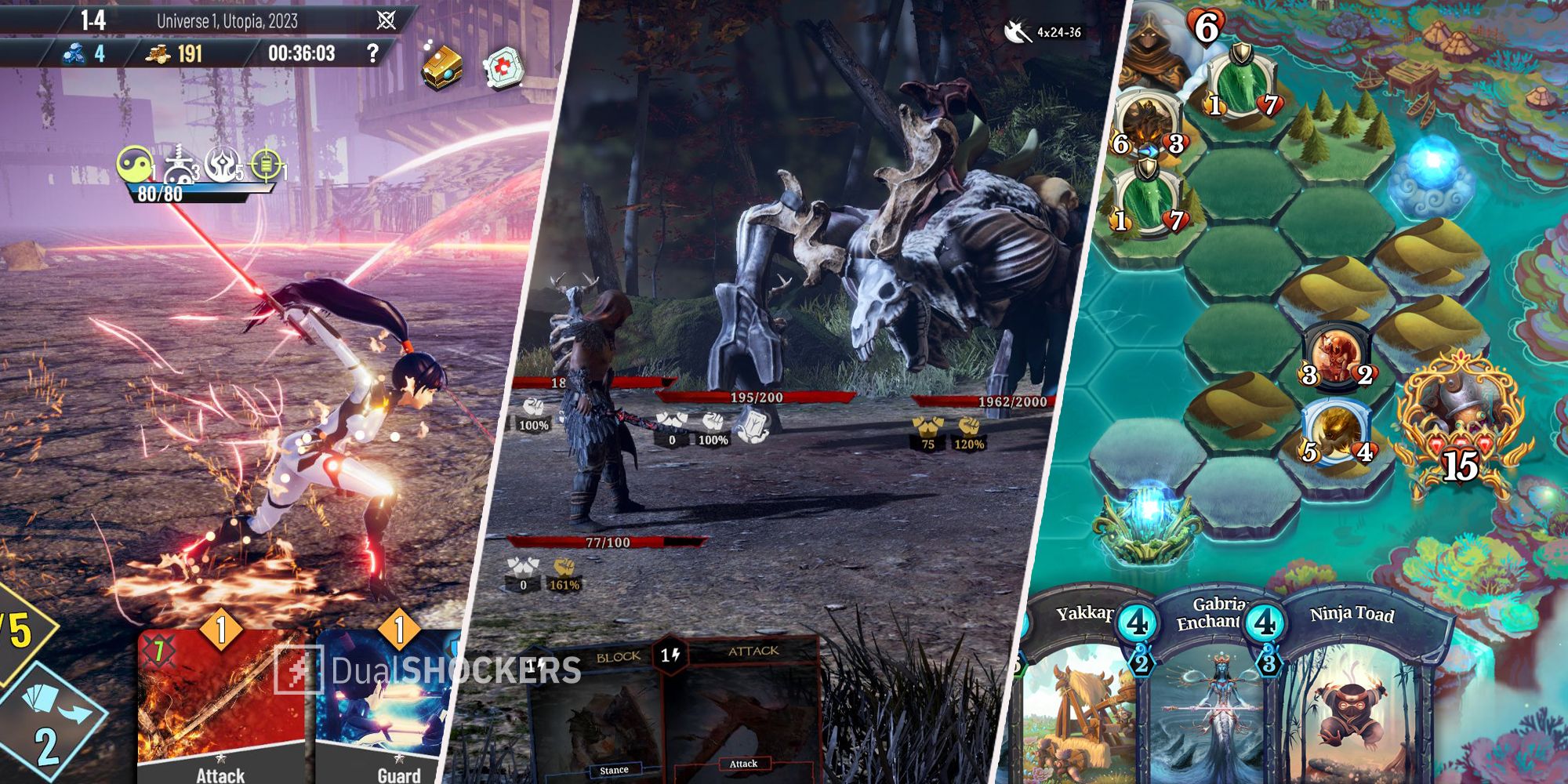Open the help question mark indicator
This screenshot has width=1568, height=784.
(x=373, y=53)
